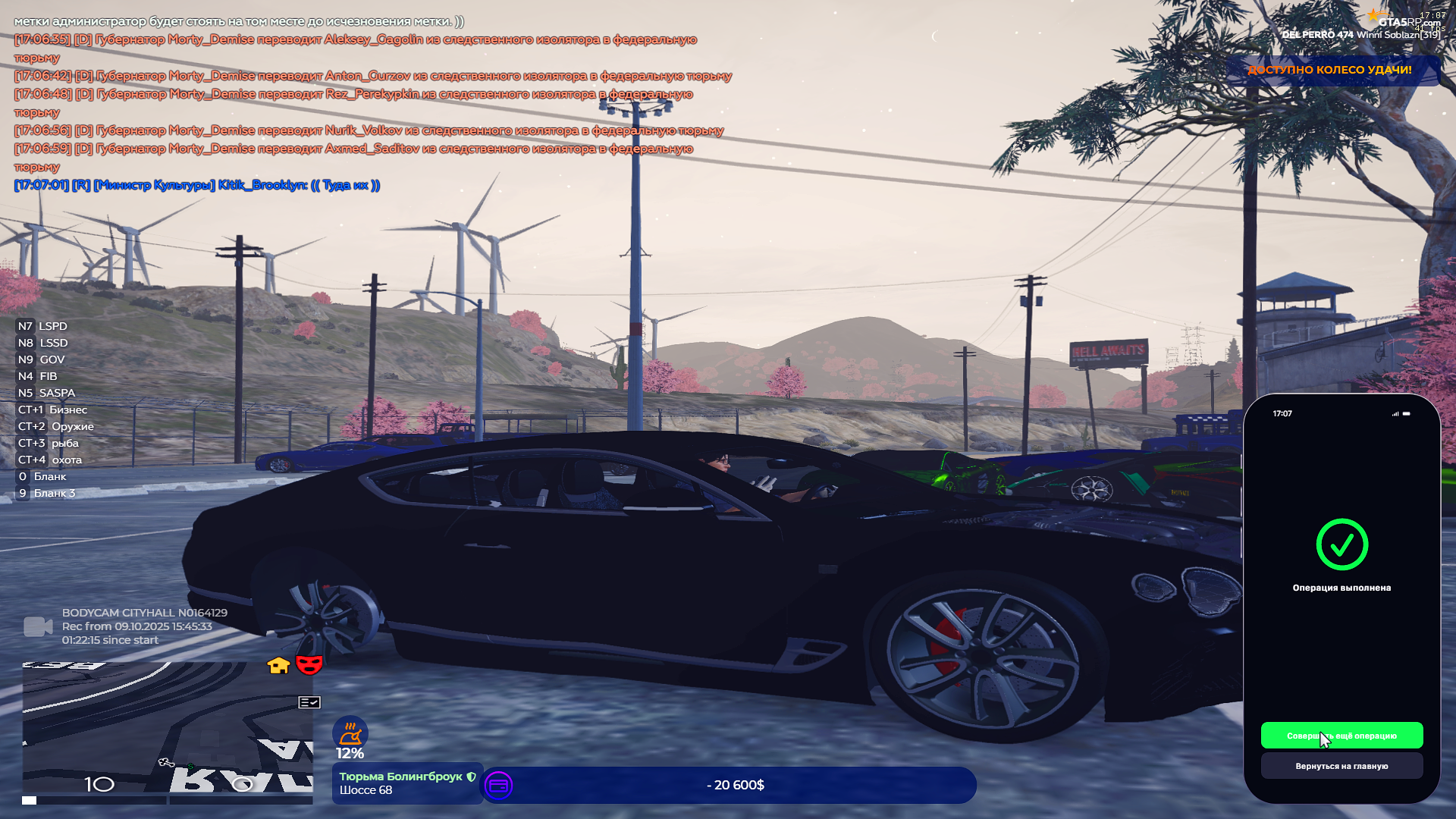Image resolution: width=1456 pixels, height=819 pixels.
Task: Click the Kitik_Brooklyn chat message
Action: tap(197, 185)
